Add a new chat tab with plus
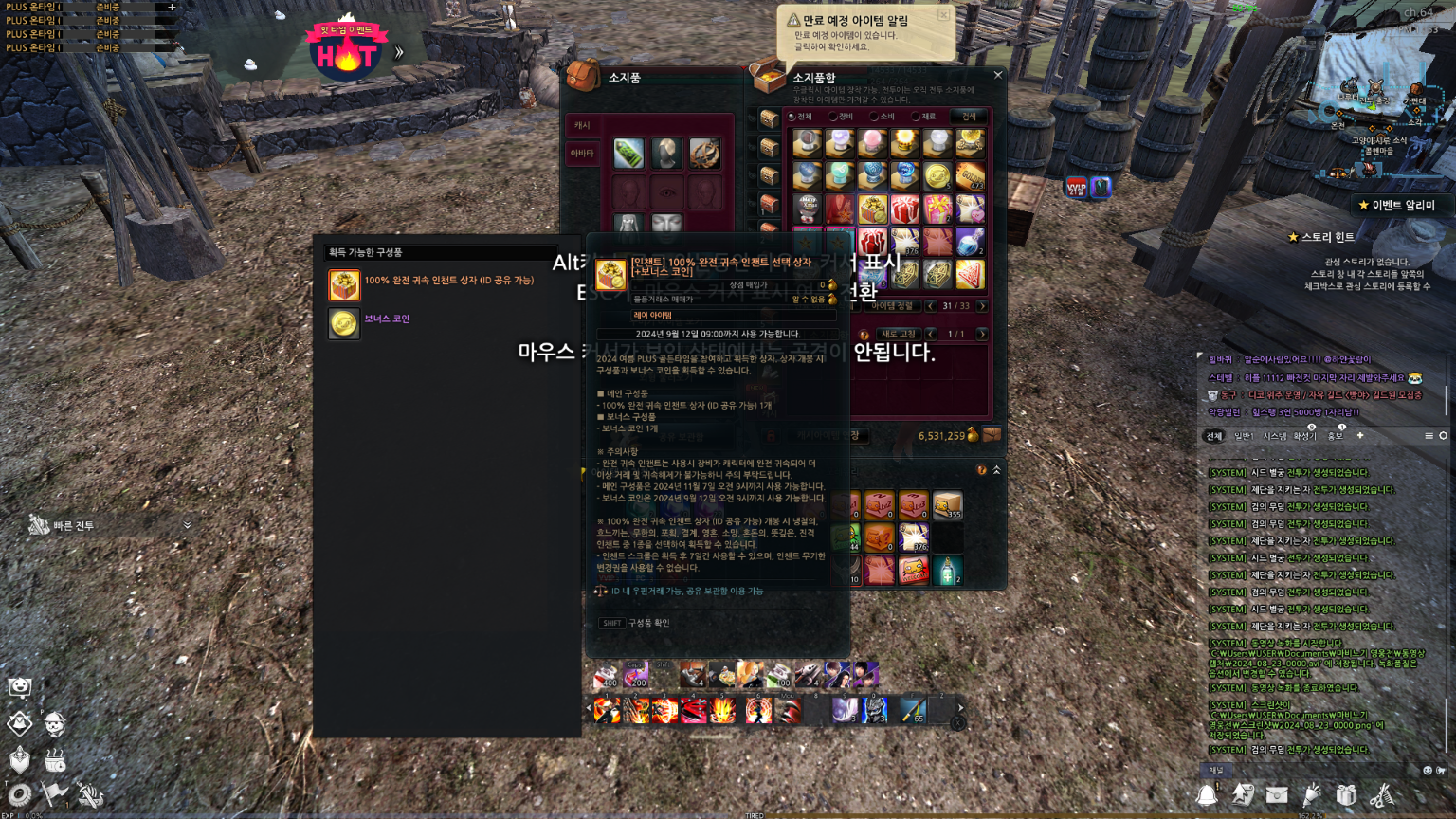This screenshot has height=819, width=1456. (1359, 436)
